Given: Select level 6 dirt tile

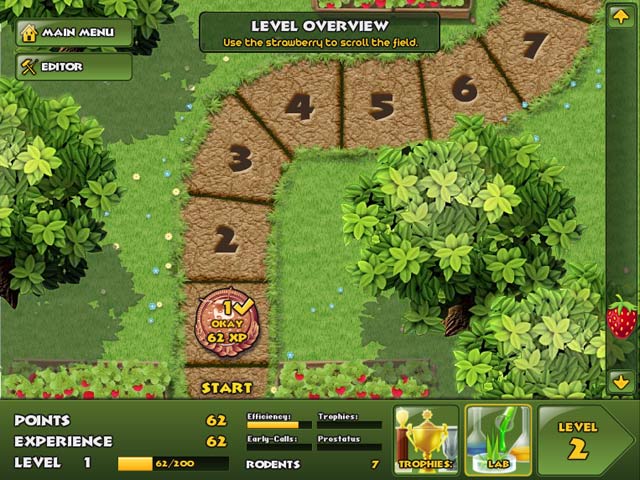Looking at the screenshot, I should coord(463,88).
